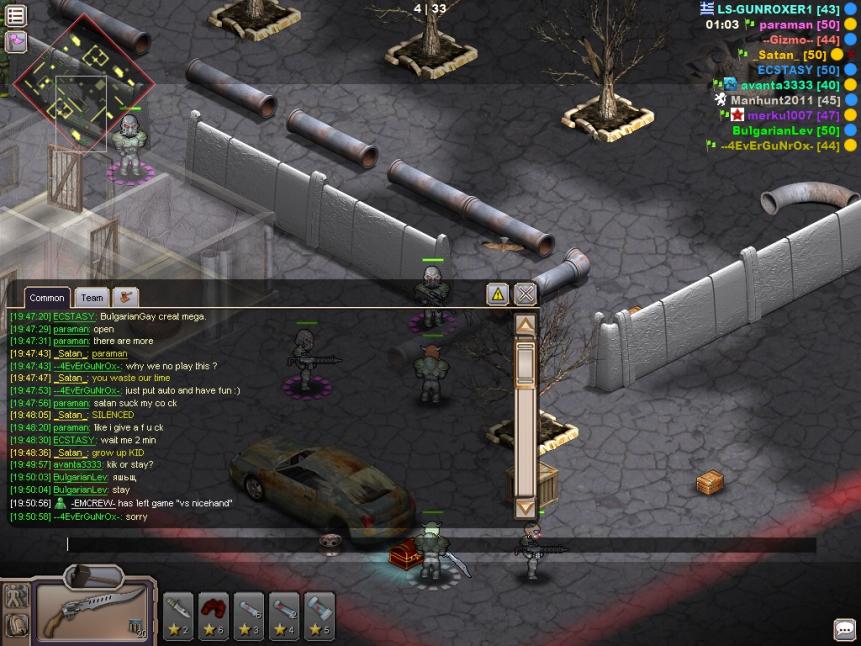Open the main menu list icon

point(15,14)
